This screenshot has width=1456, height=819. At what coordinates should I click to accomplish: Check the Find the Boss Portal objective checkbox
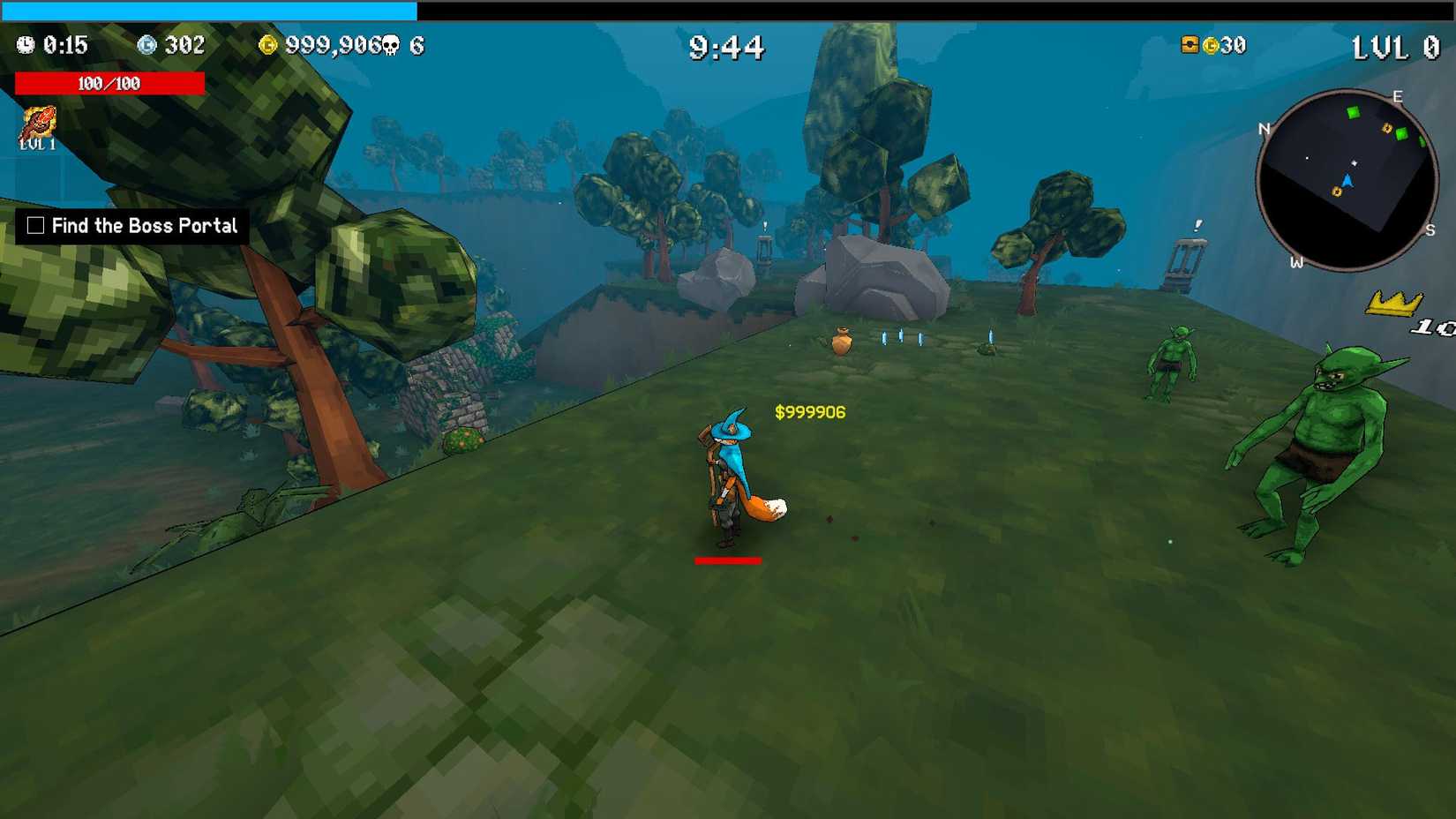click(x=34, y=226)
